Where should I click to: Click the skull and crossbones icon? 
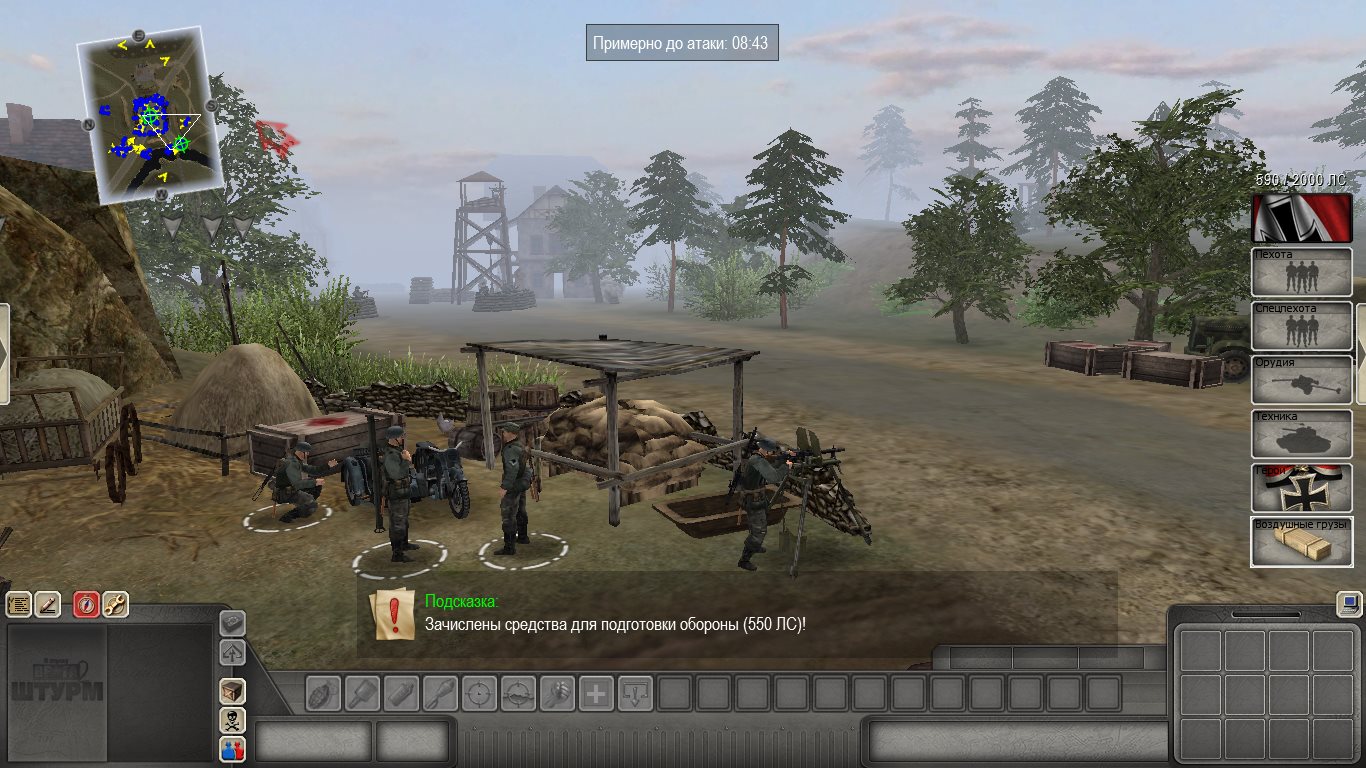click(x=232, y=719)
